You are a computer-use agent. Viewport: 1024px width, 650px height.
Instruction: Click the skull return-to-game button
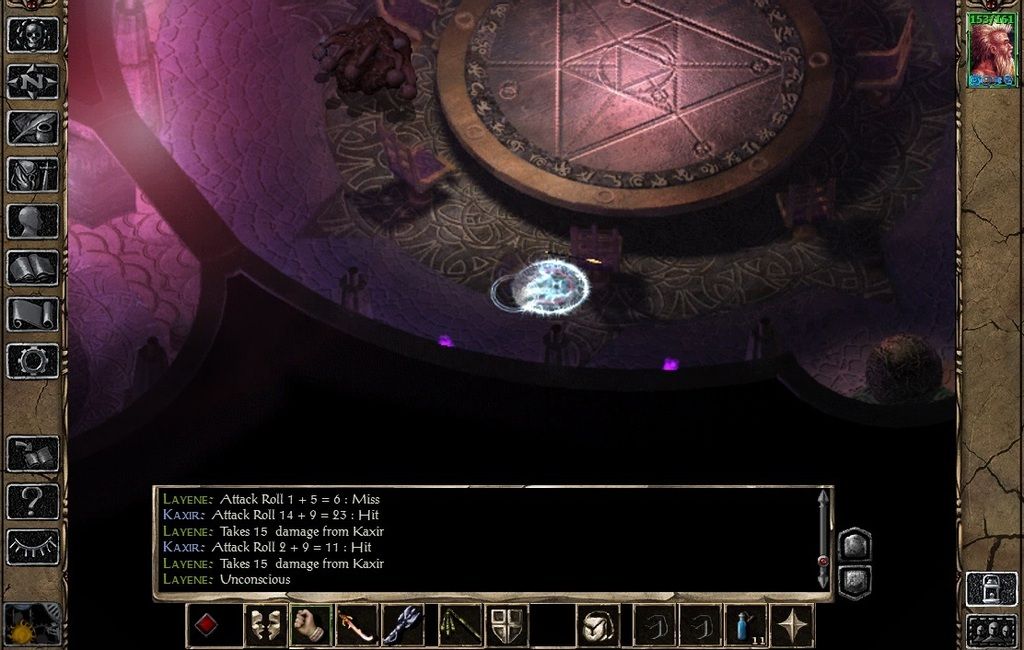[x=33, y=34]
